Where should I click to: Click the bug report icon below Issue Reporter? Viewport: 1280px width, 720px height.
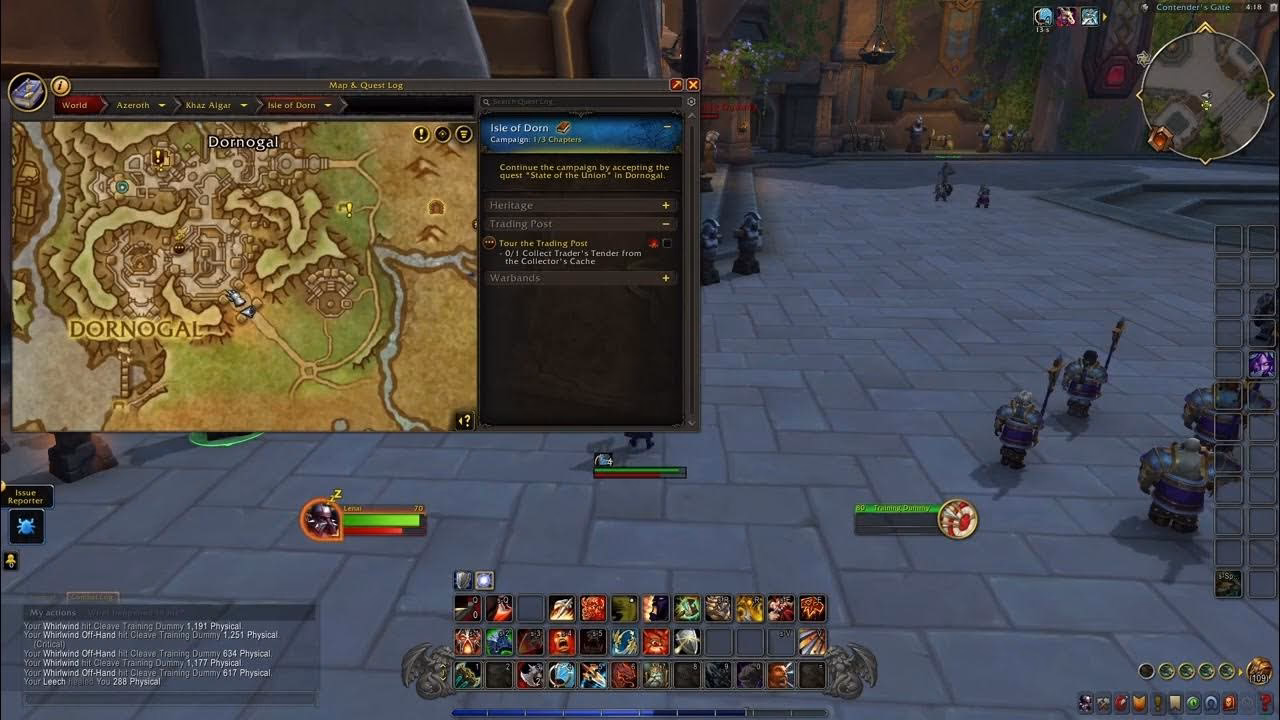pos(26,527)
